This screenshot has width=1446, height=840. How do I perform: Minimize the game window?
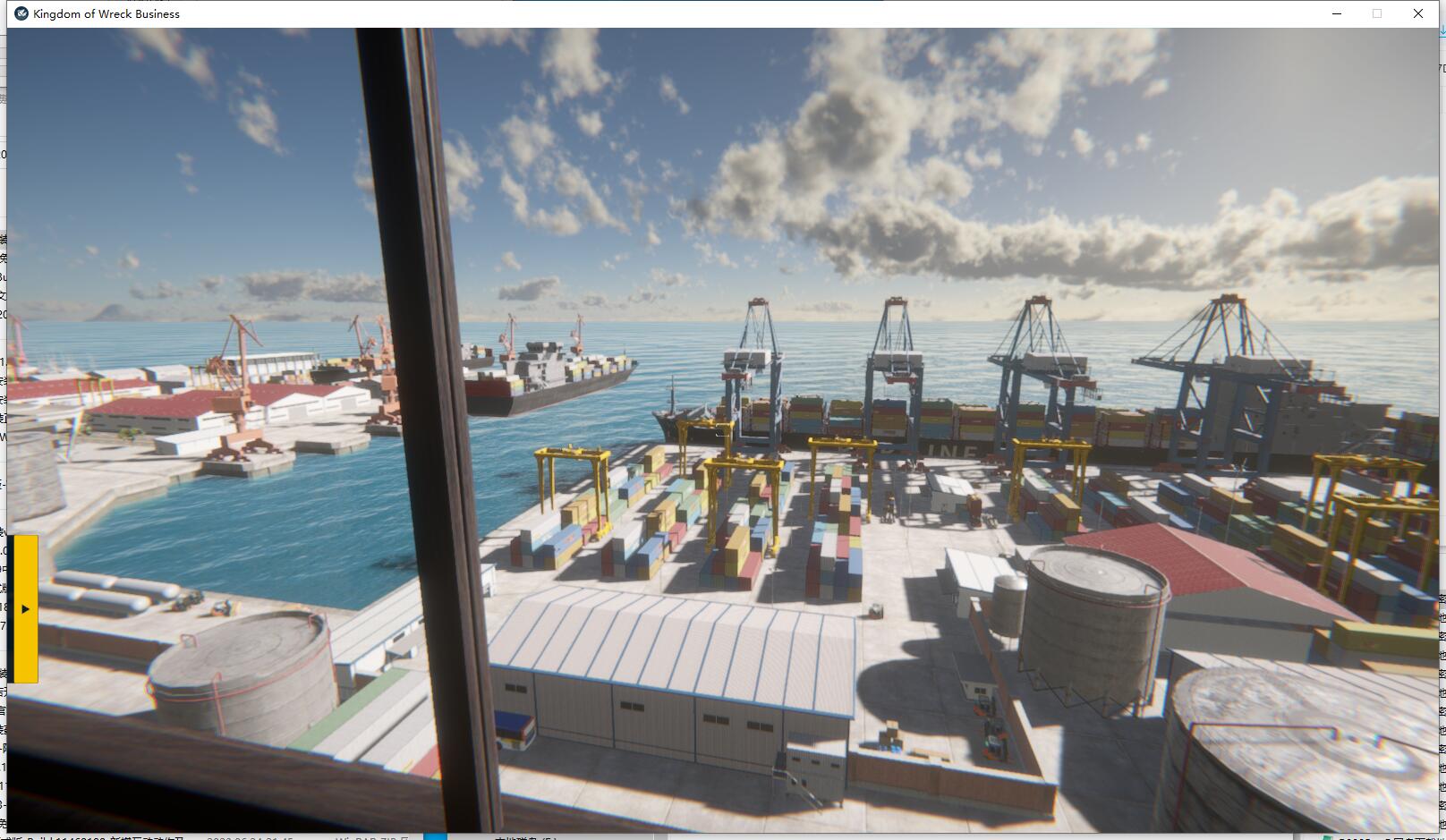pyautogui.click(x=1337, y=13)
